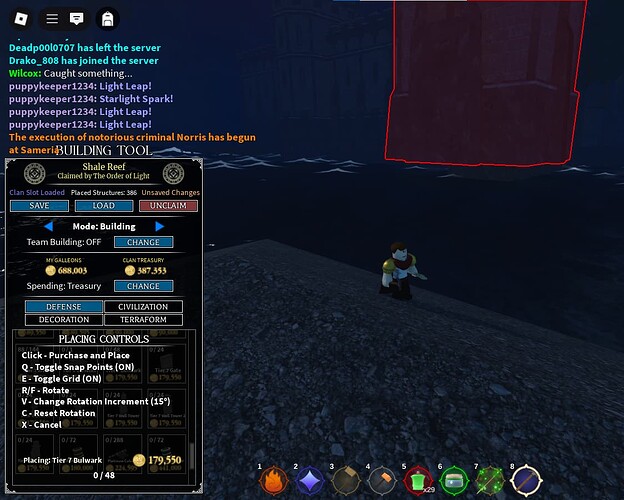Select the red cup item with x29

pyautogui.click(x=418, y=481)
